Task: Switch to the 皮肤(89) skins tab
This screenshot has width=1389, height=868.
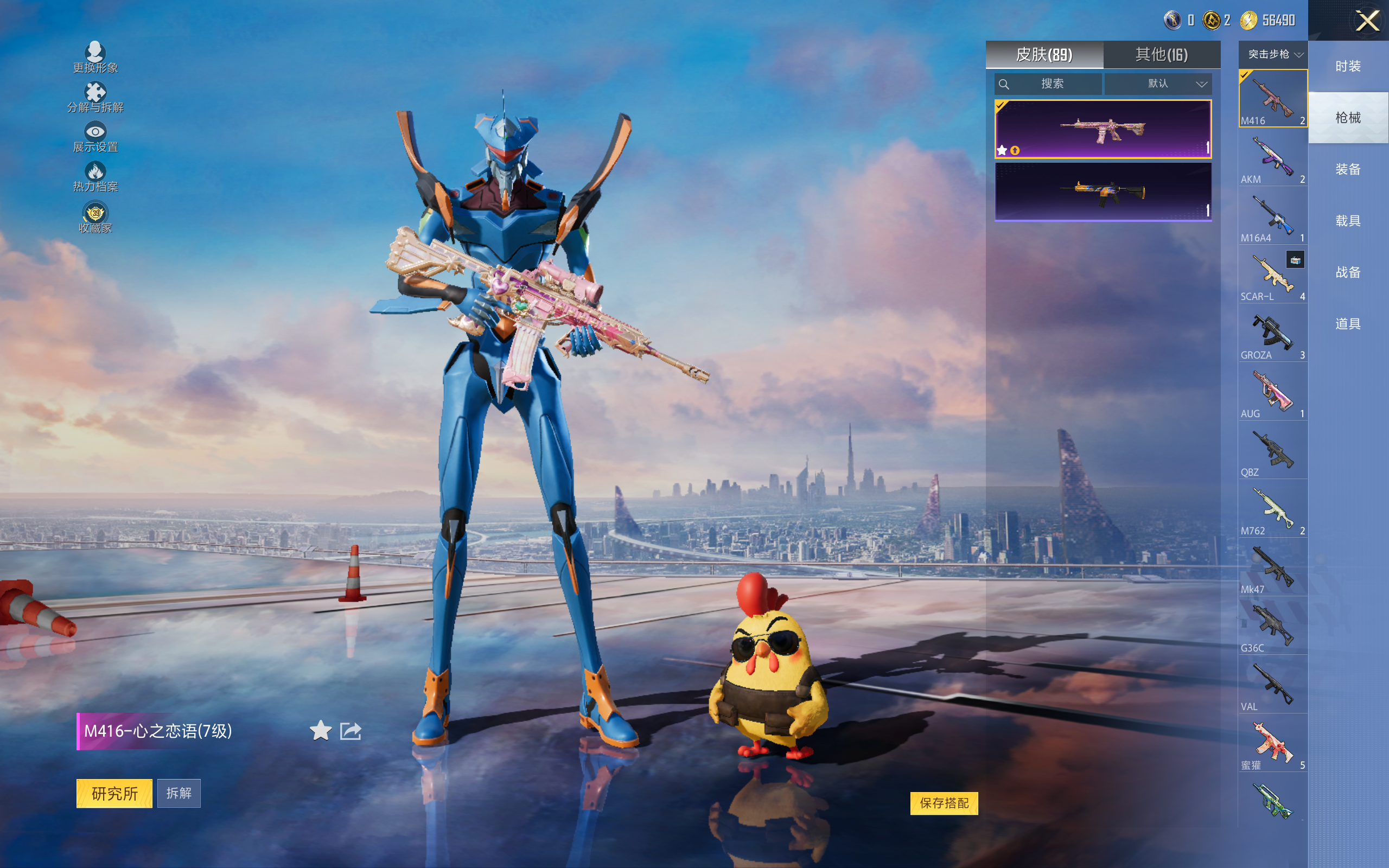Action: (x=1043, y=55)
